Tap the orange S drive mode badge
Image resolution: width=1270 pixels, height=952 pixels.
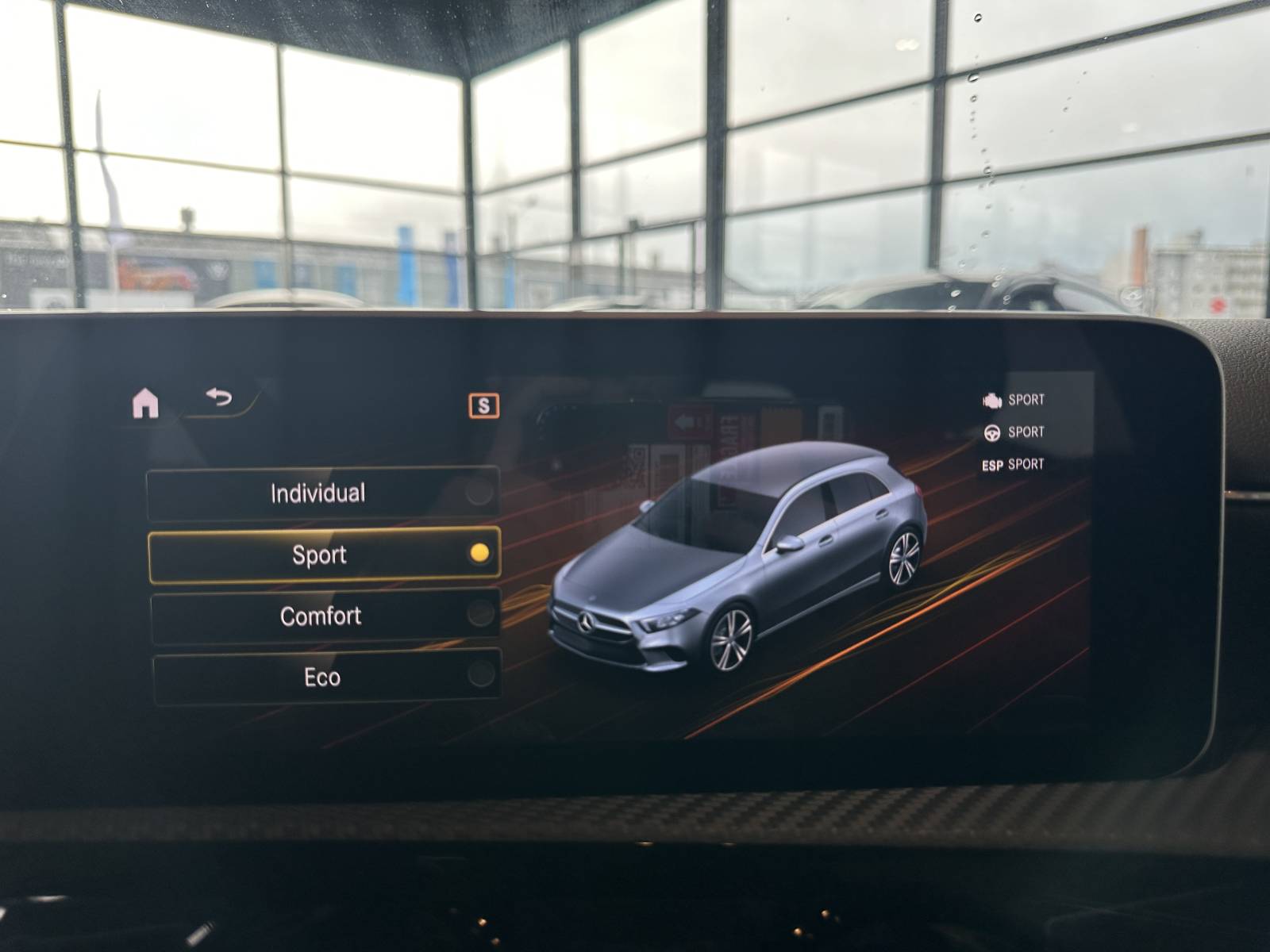(483, 406)
